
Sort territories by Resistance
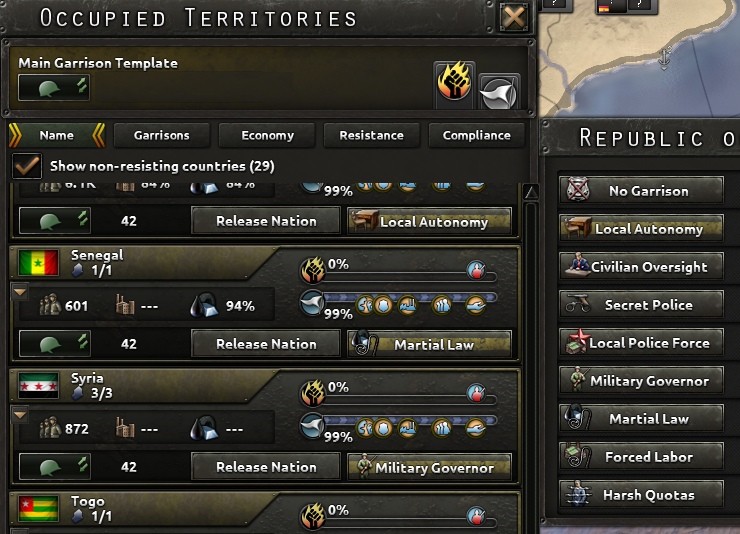[x=371, y=135]
